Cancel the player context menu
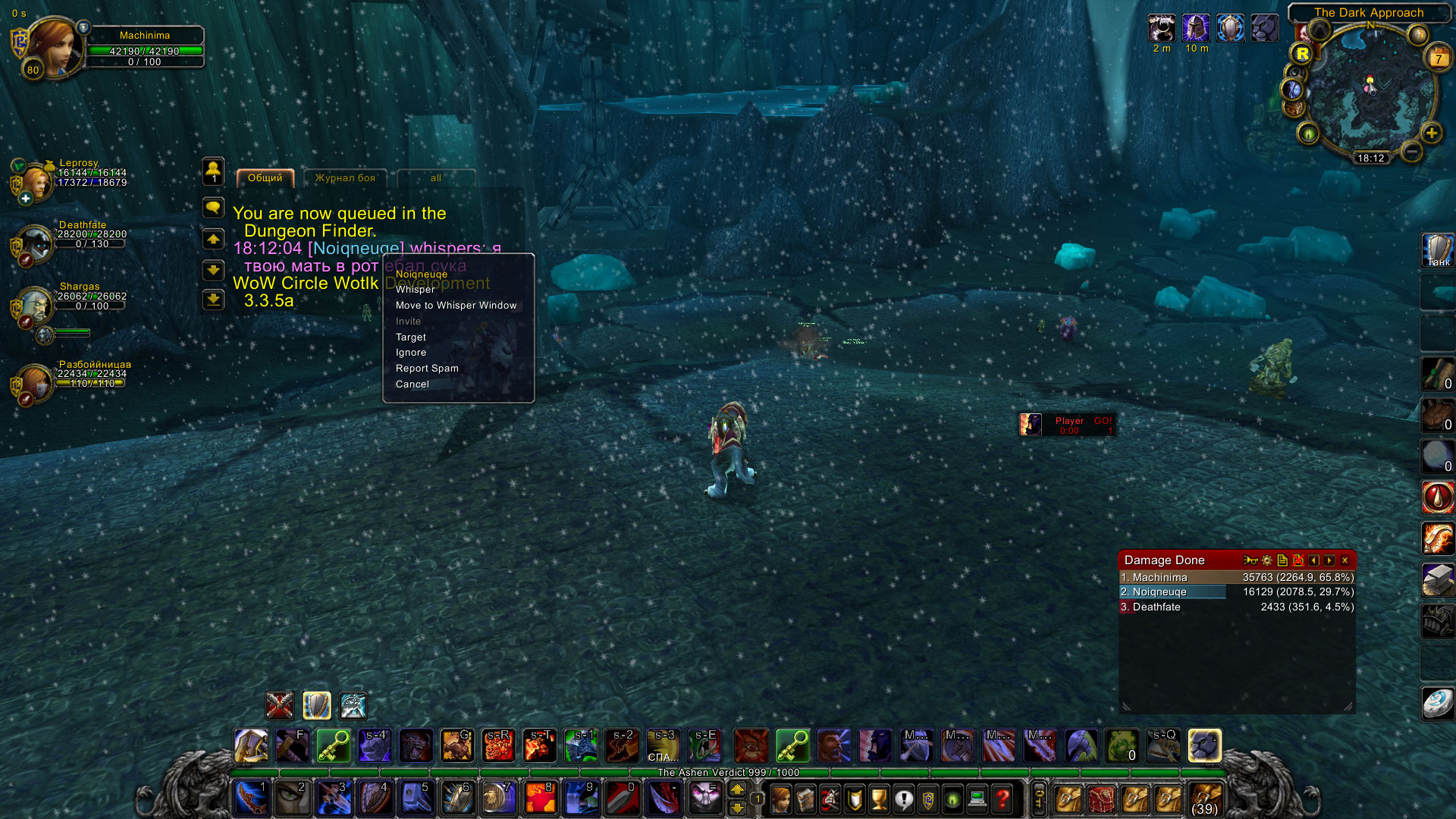 point(412,384)
